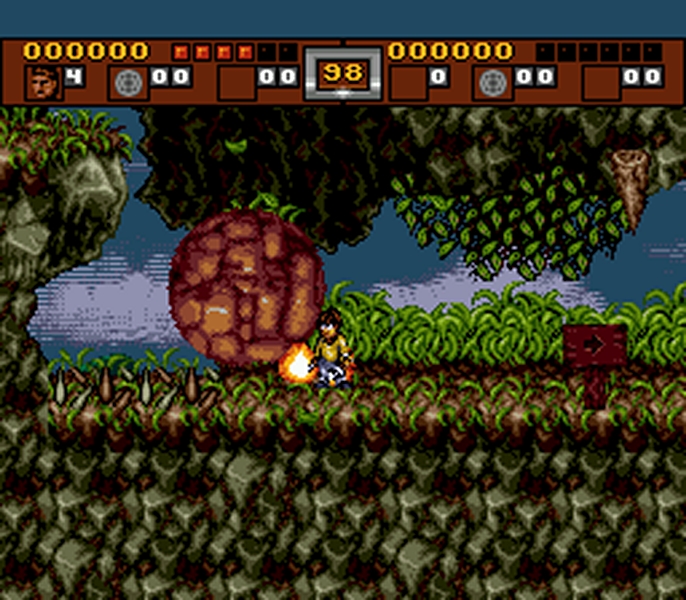Select the round emblem icon in player two's panel
686x600 pixels.
(x=493, y=82)
